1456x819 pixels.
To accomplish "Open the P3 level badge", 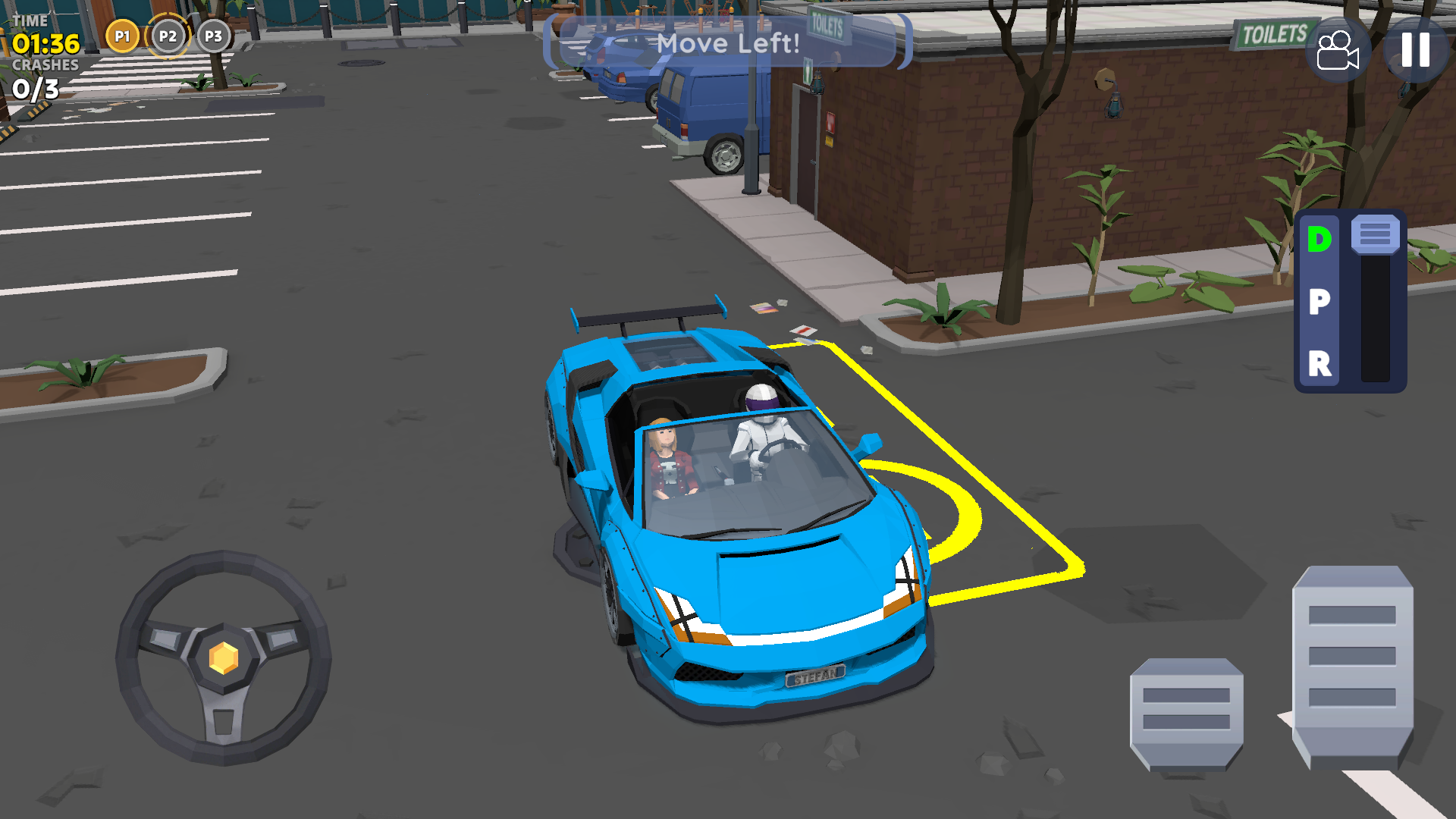I will pos(213,35).
